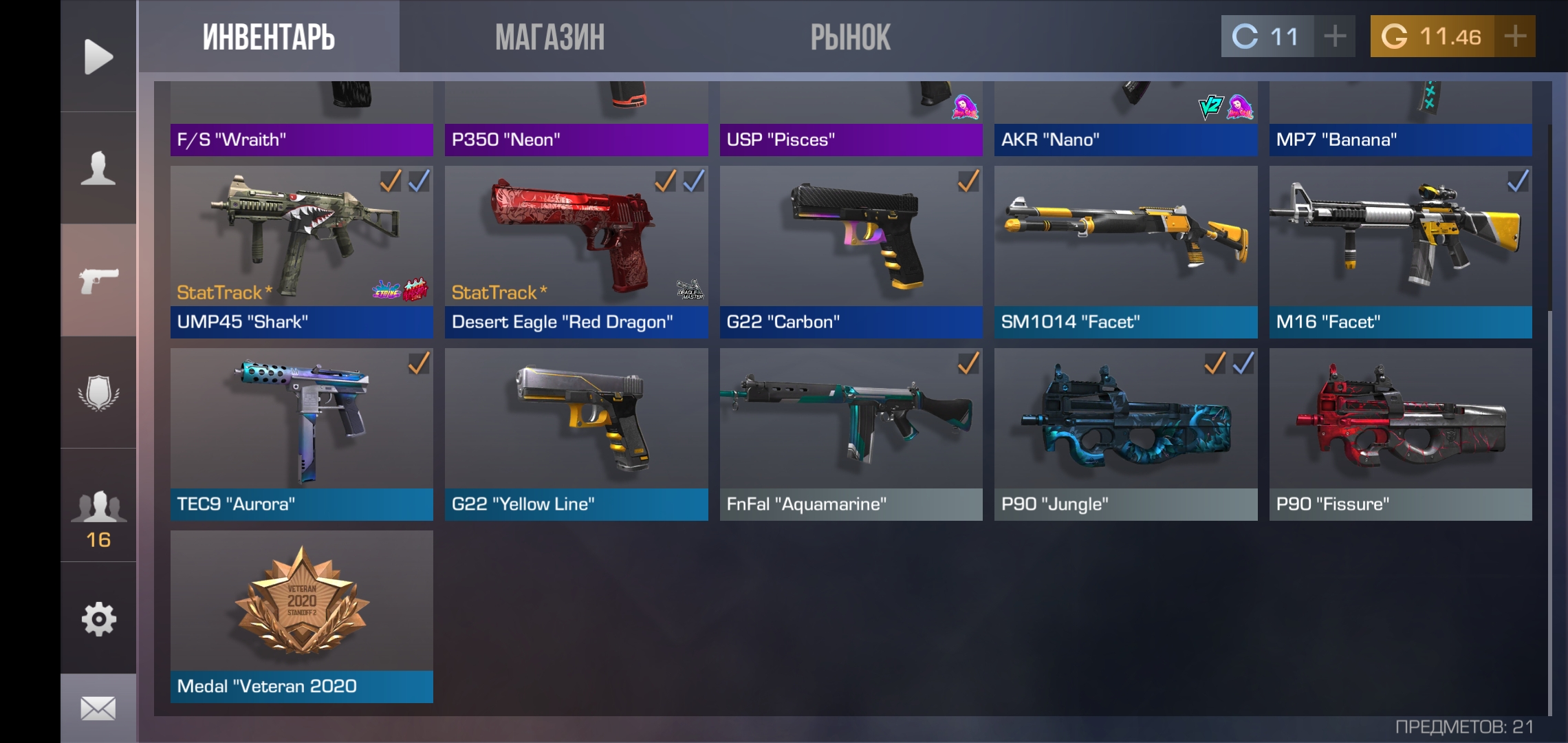Select the P90 "Fissure" skin

pos(1400,434)
